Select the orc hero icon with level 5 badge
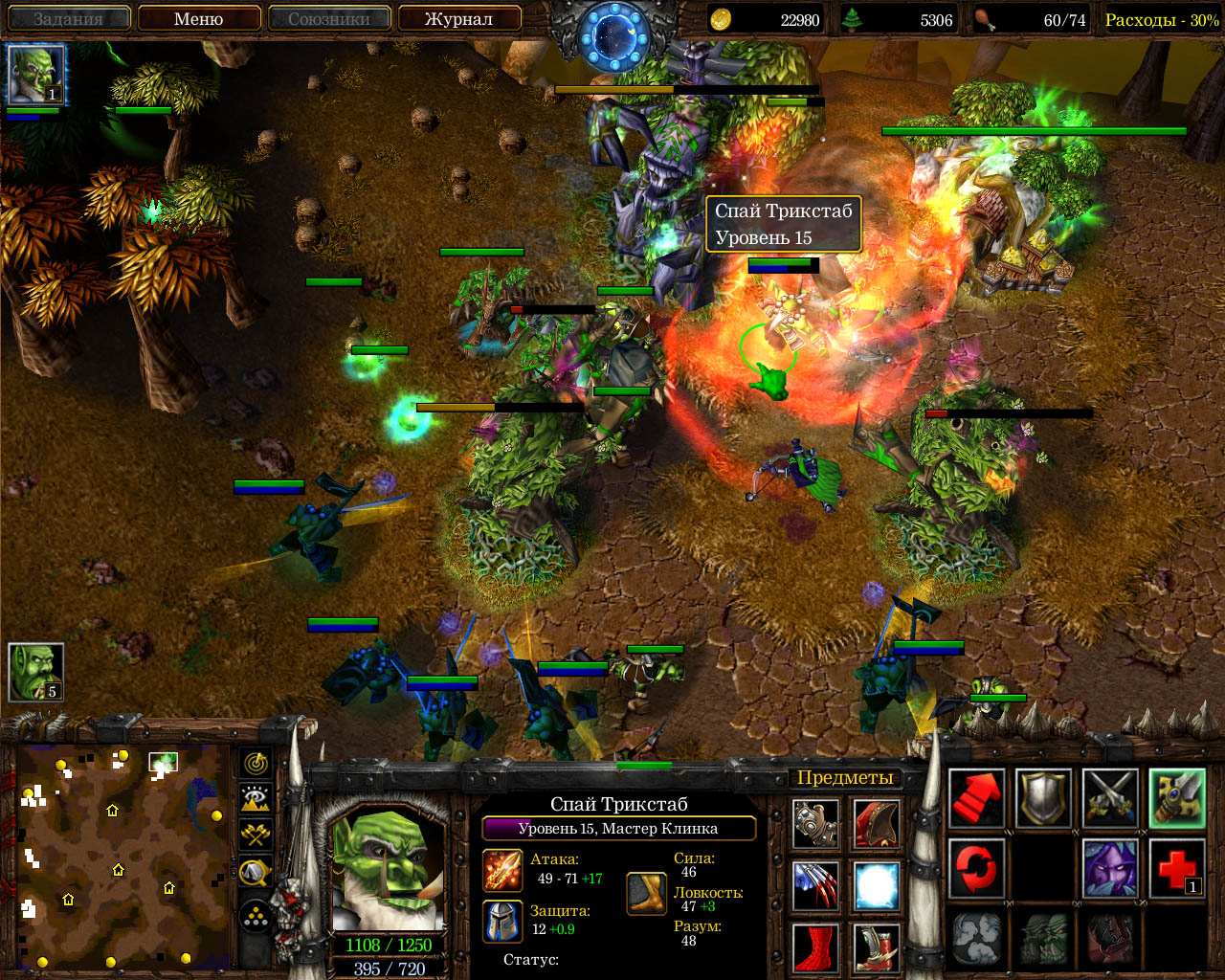 coord(36,672)
